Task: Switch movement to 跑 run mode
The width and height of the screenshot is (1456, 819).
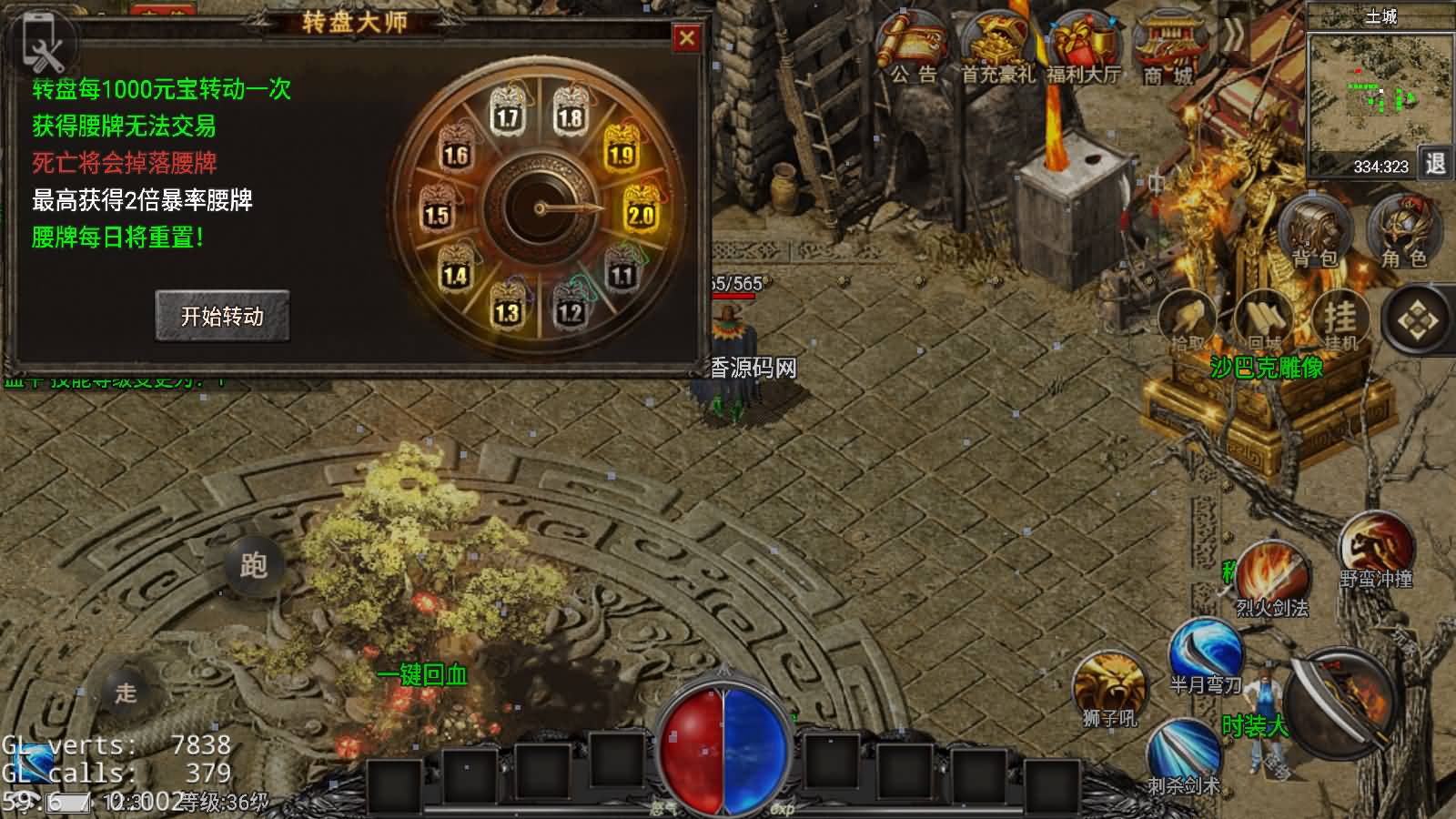Action: click(253, 565)
